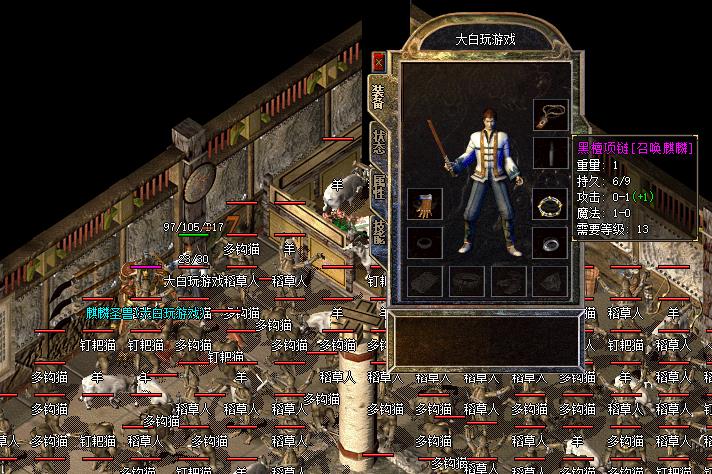Click the equipped glove slot

click(424, 204)
